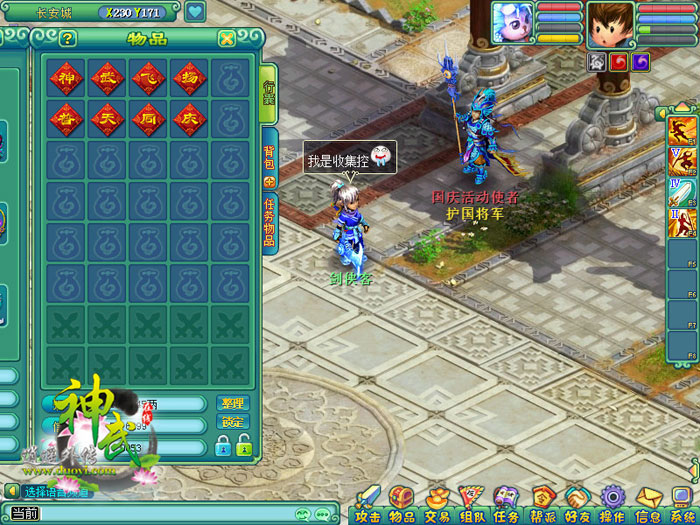This screenshot has width=700, height=525.
Task: Select the 神 diamond item slot
Action: click(x=66, y=78)
